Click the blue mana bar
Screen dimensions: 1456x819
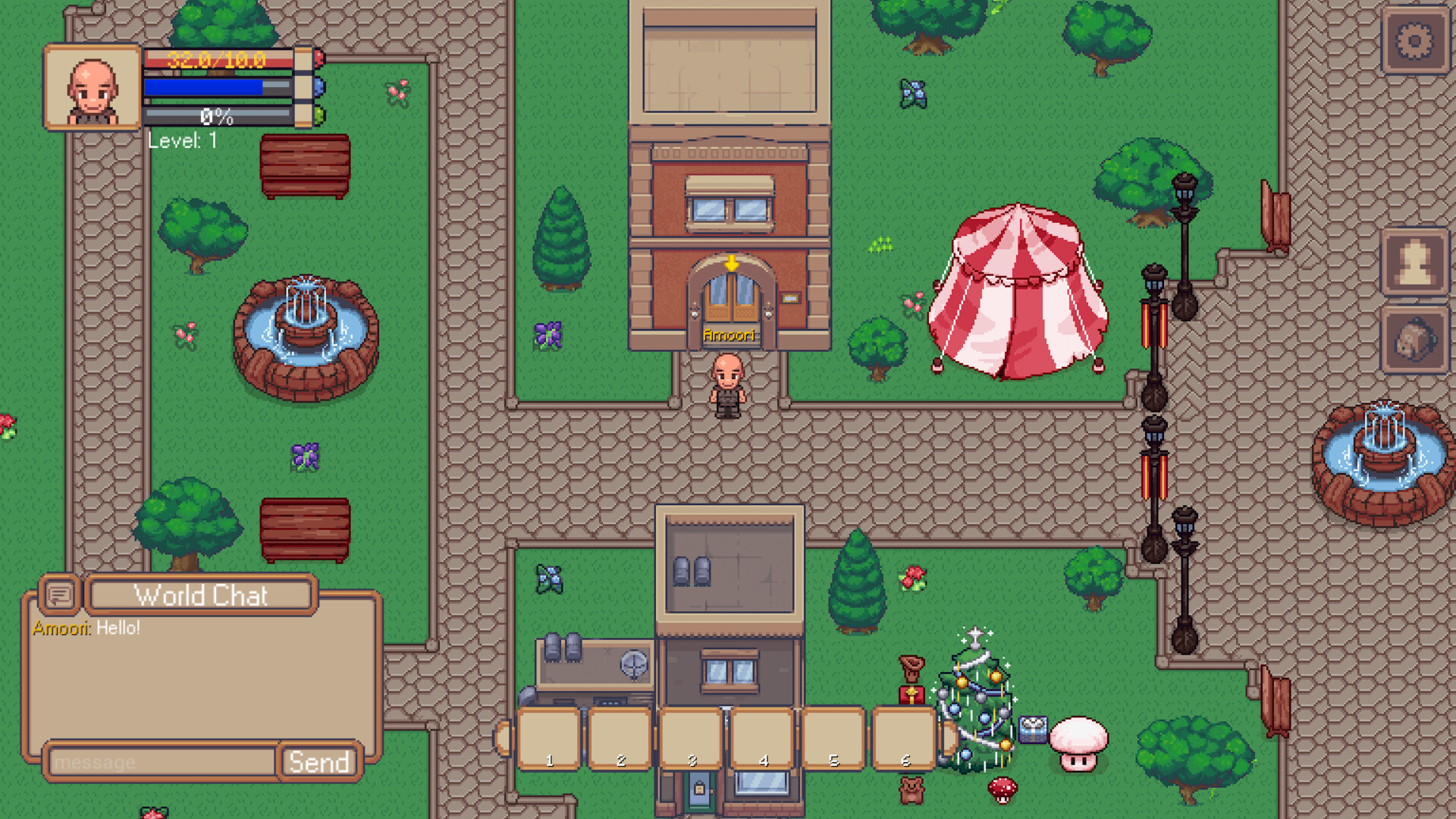coord(220,86)
